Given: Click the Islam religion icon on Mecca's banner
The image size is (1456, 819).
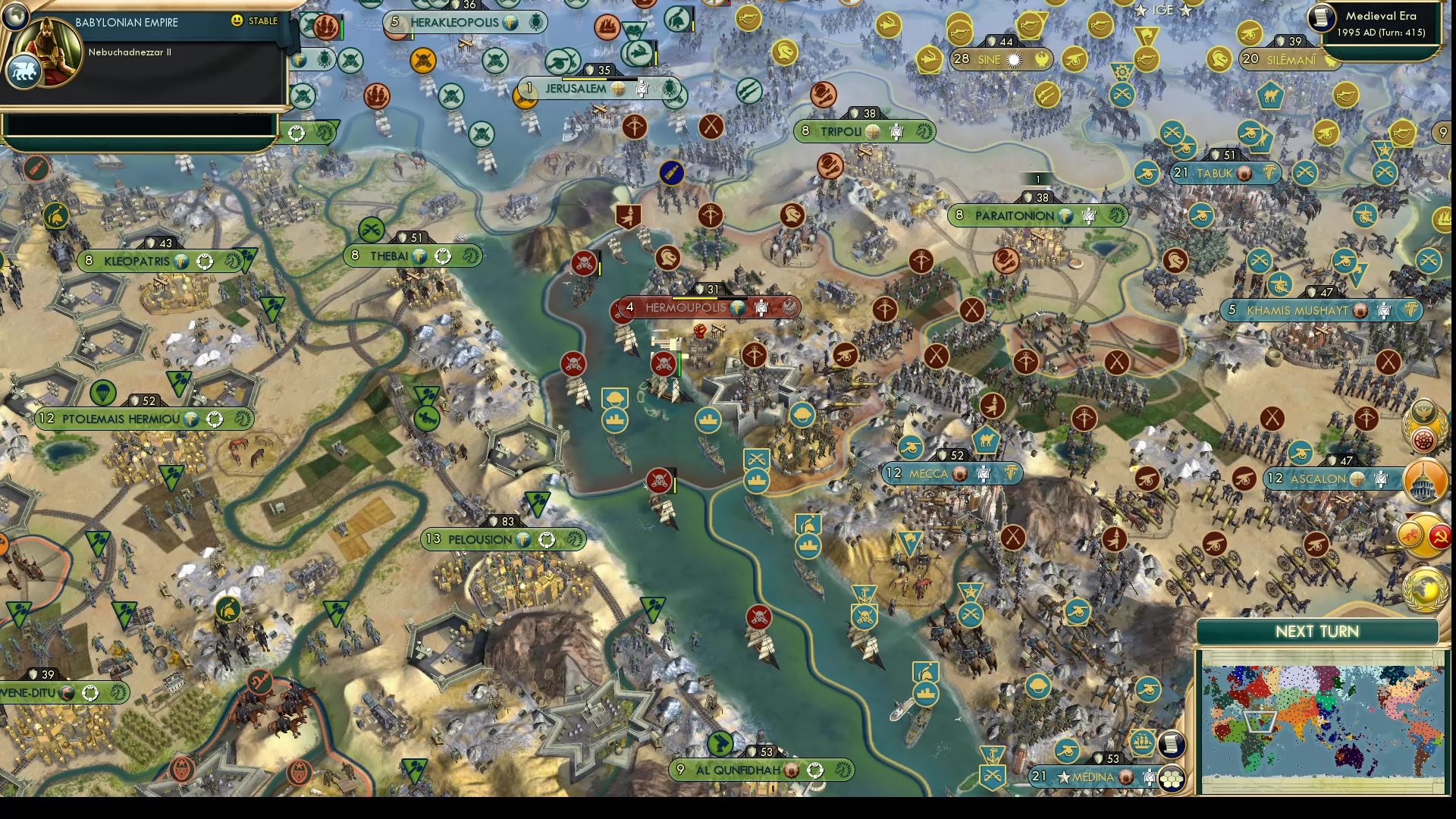Looking at the screenshot, I should [x=959, y=474].
